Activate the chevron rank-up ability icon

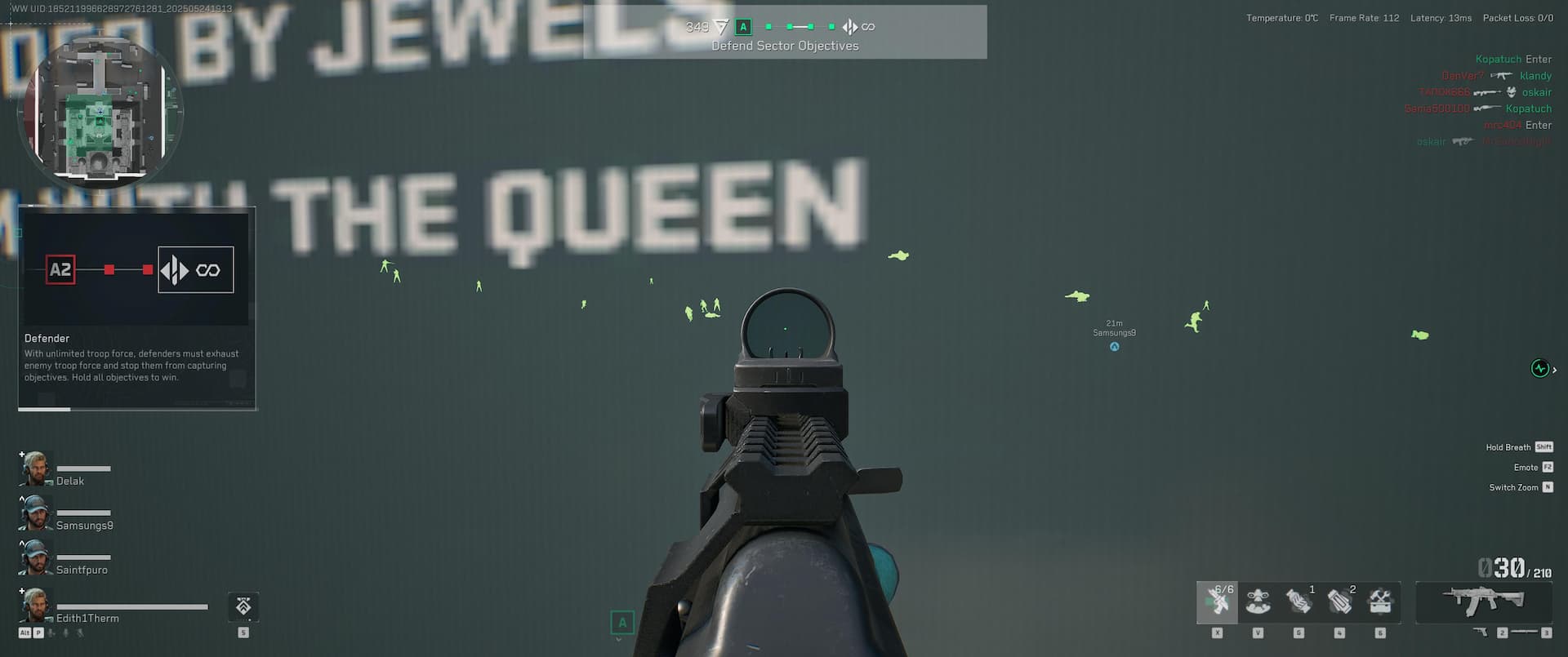(243, 606)
